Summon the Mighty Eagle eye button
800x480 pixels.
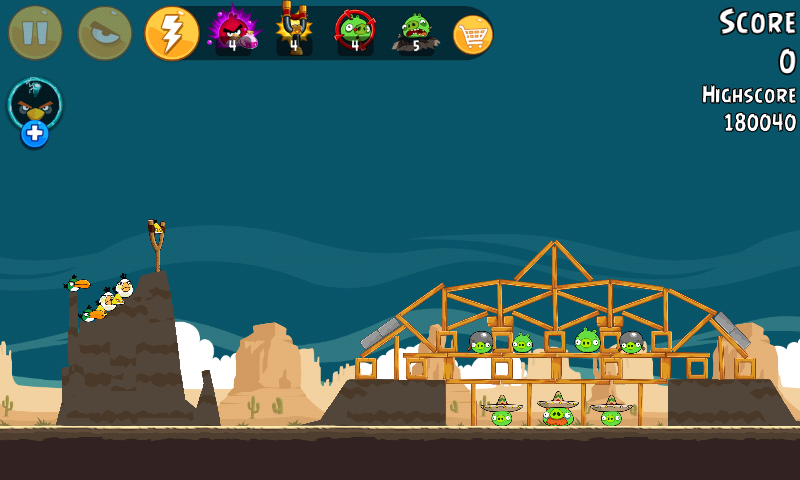(105, 33)
